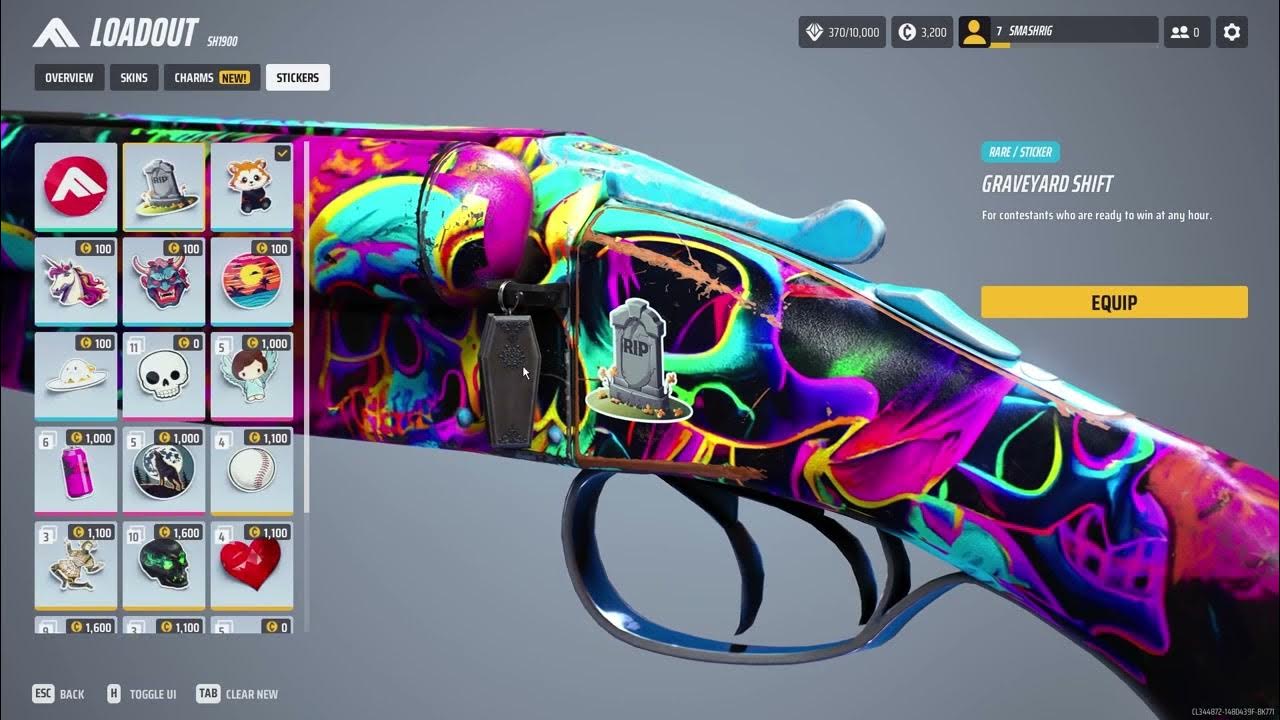Open the settings gear menu
The height and width of the screenshot is (720, 1280).
(1231, 31)
